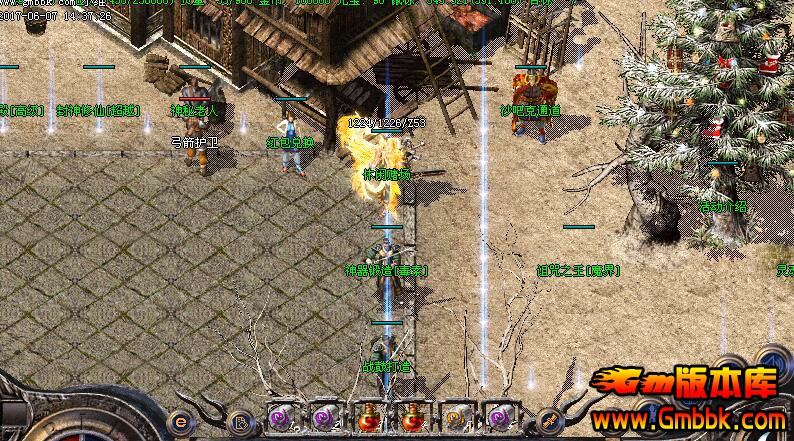Image resolution: width=794 pixels, height=441 pixels.
Task: Use the golden scroll in the hotbar
Action: point(454,415)
